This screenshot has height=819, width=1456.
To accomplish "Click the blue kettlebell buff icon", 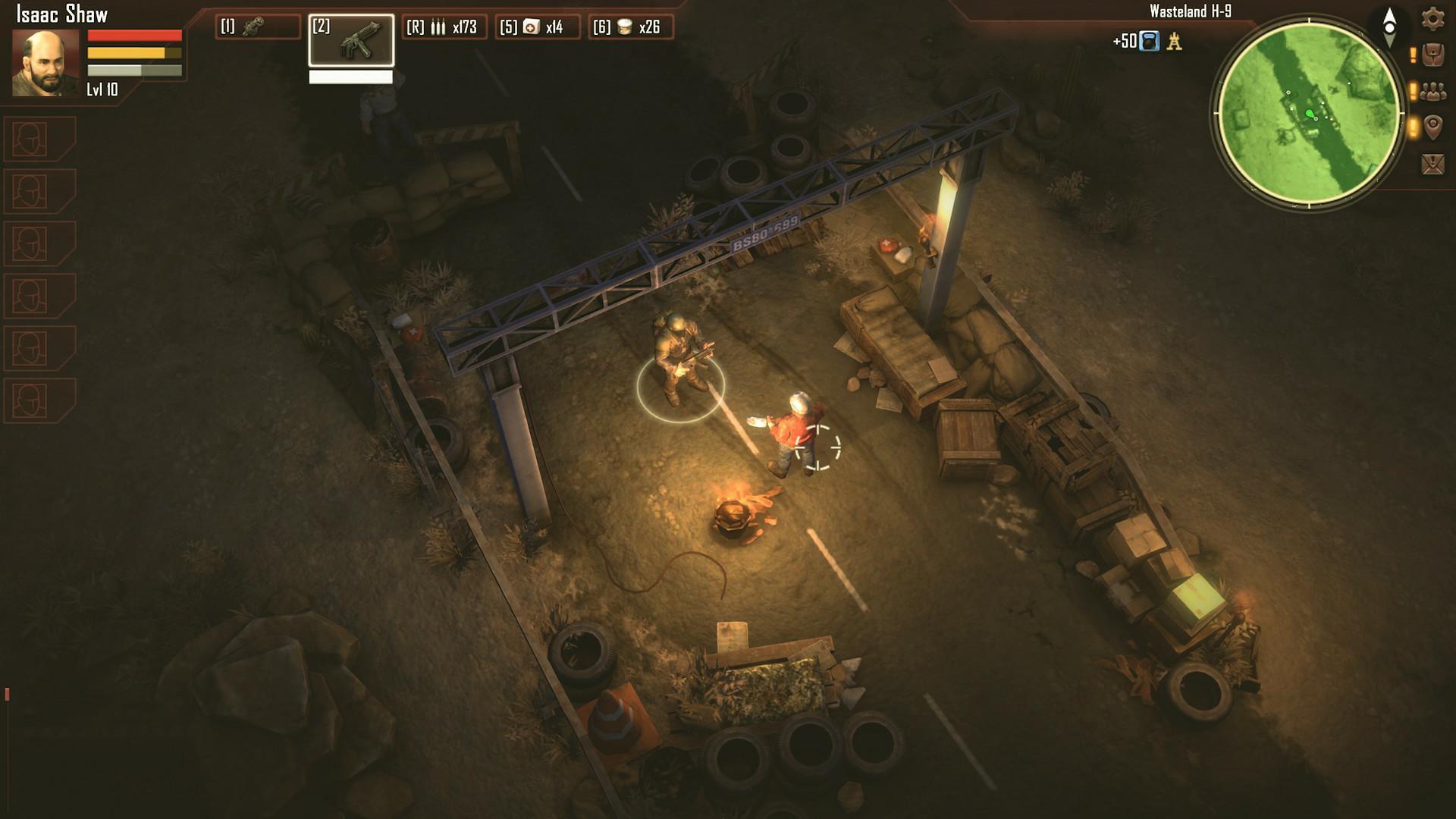I will (1150, 41).
